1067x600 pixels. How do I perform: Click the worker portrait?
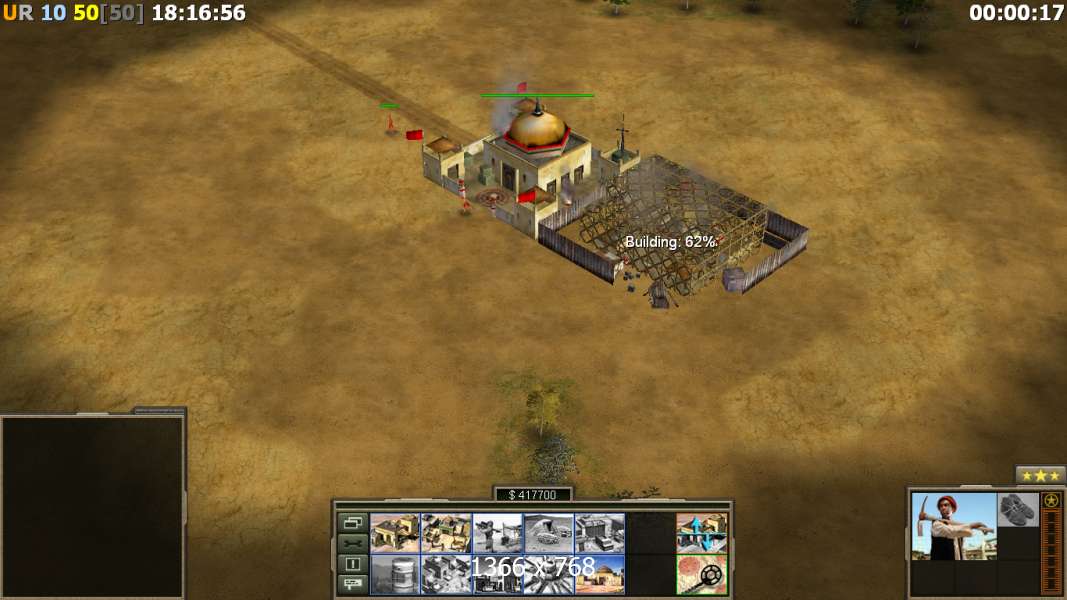tap(954, 526)
